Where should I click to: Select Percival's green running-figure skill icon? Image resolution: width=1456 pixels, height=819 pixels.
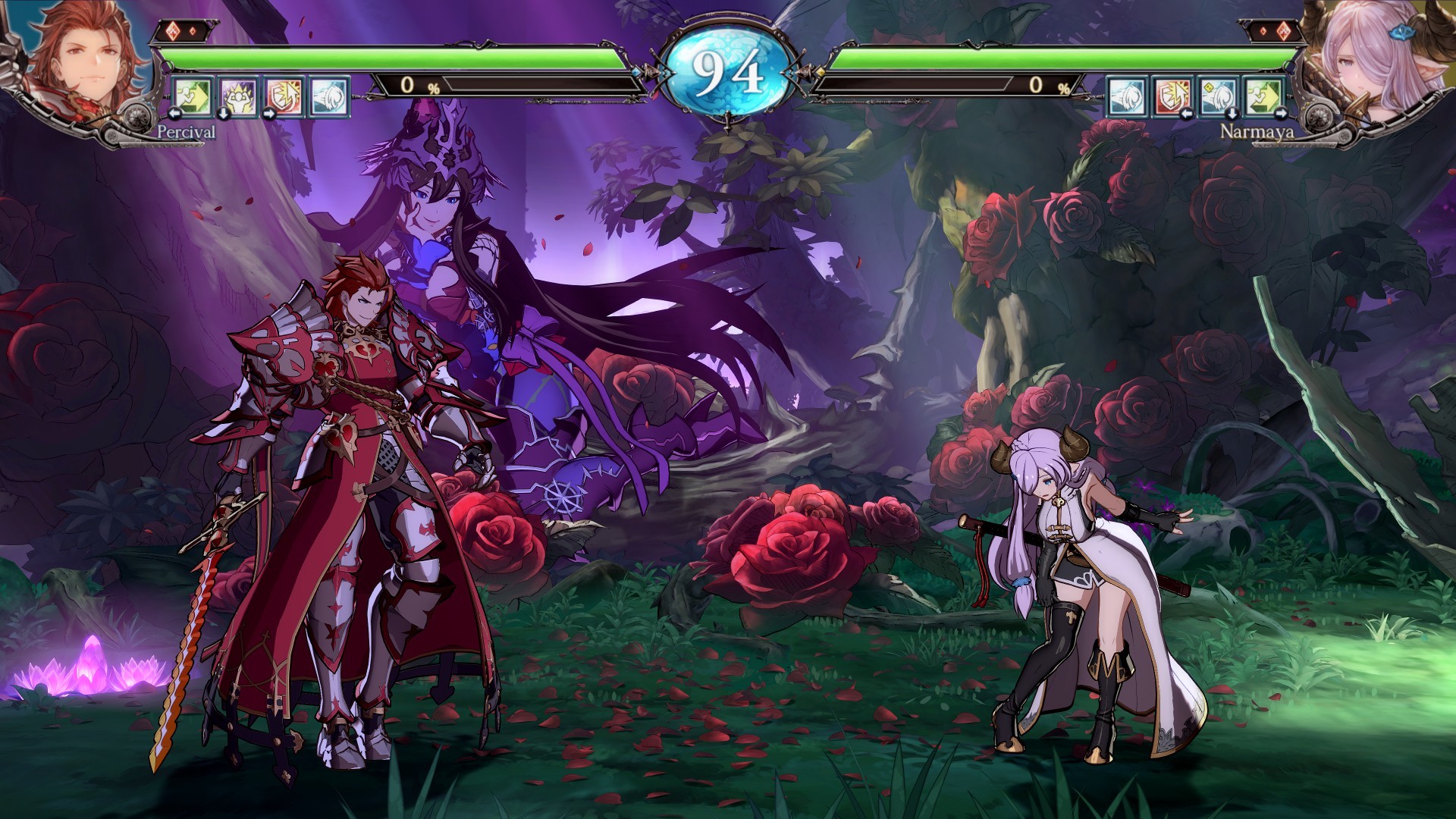193,95
